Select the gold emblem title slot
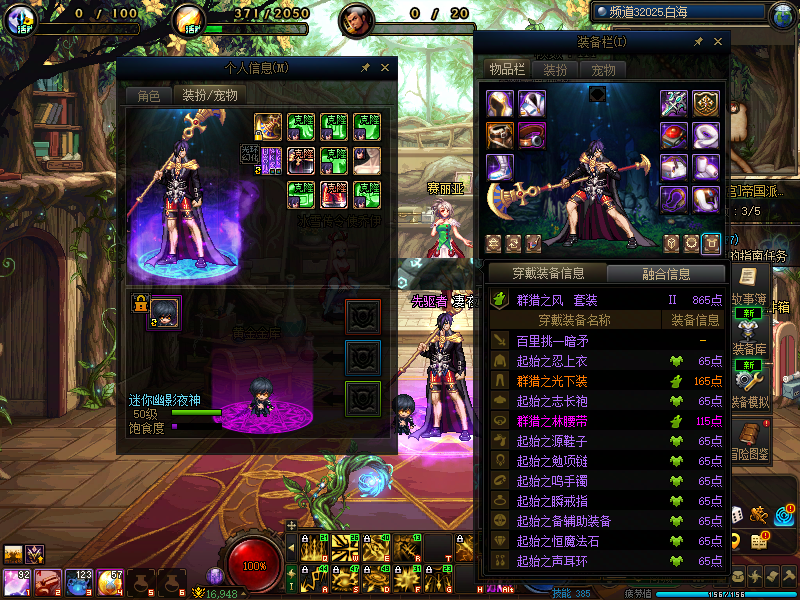The height and width of the screenshot is (600, 800). pos(707,103)
